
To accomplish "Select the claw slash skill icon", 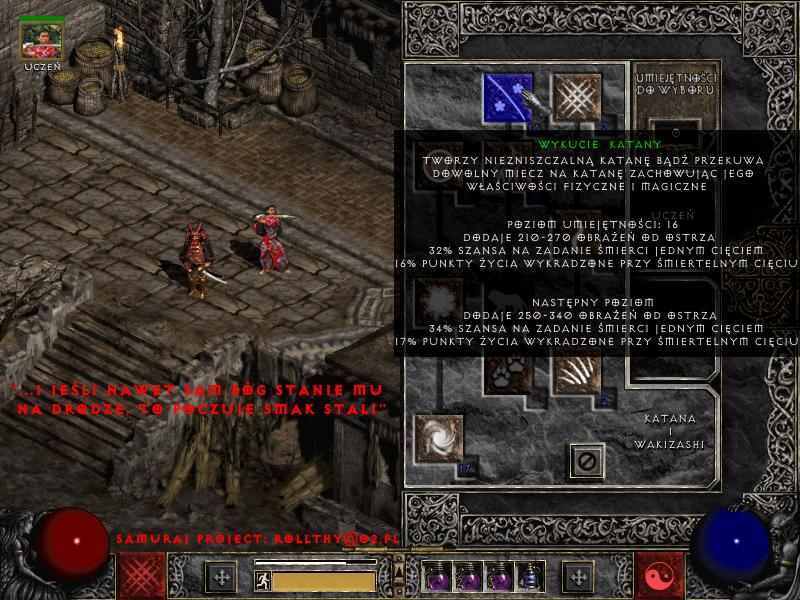I will coord(576,372).
